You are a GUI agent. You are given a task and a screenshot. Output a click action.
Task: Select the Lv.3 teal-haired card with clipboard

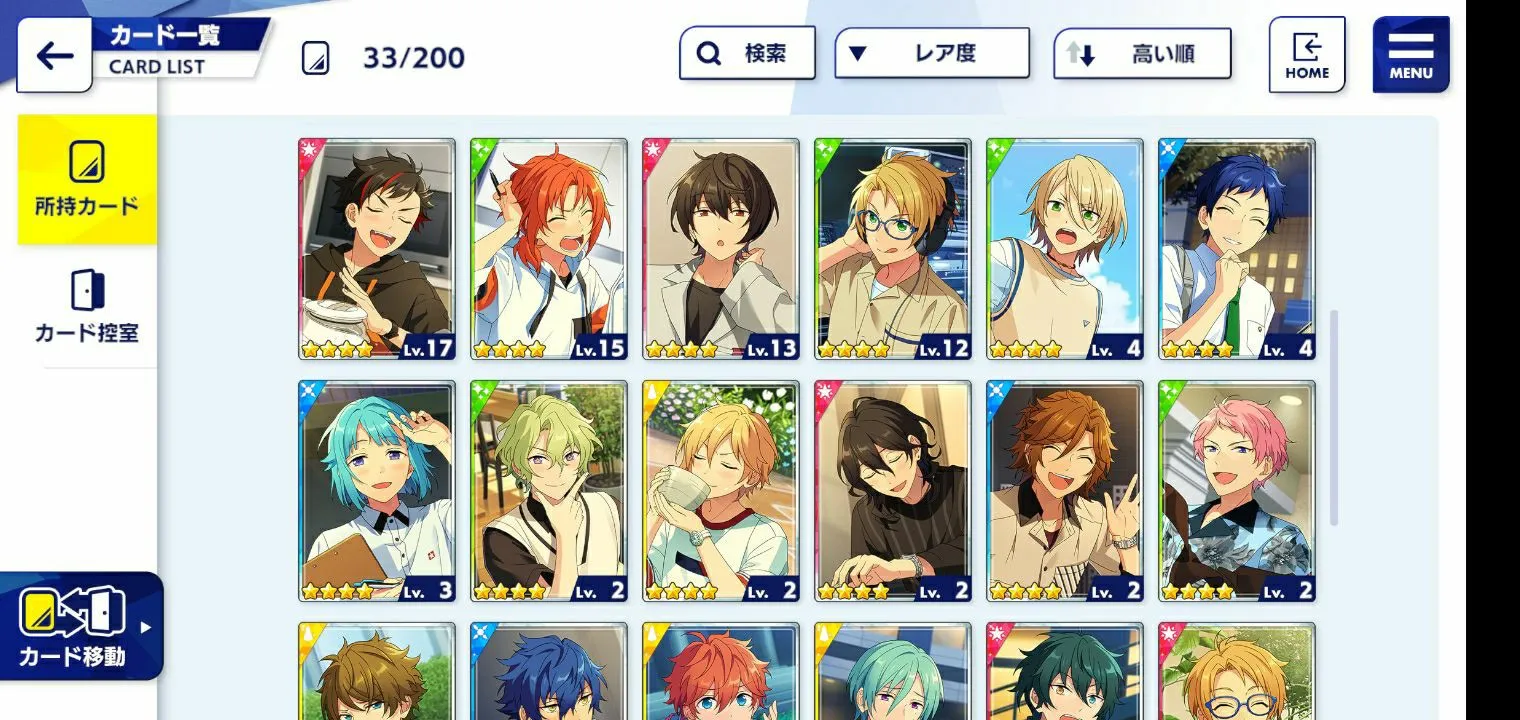tap(377, 491)
